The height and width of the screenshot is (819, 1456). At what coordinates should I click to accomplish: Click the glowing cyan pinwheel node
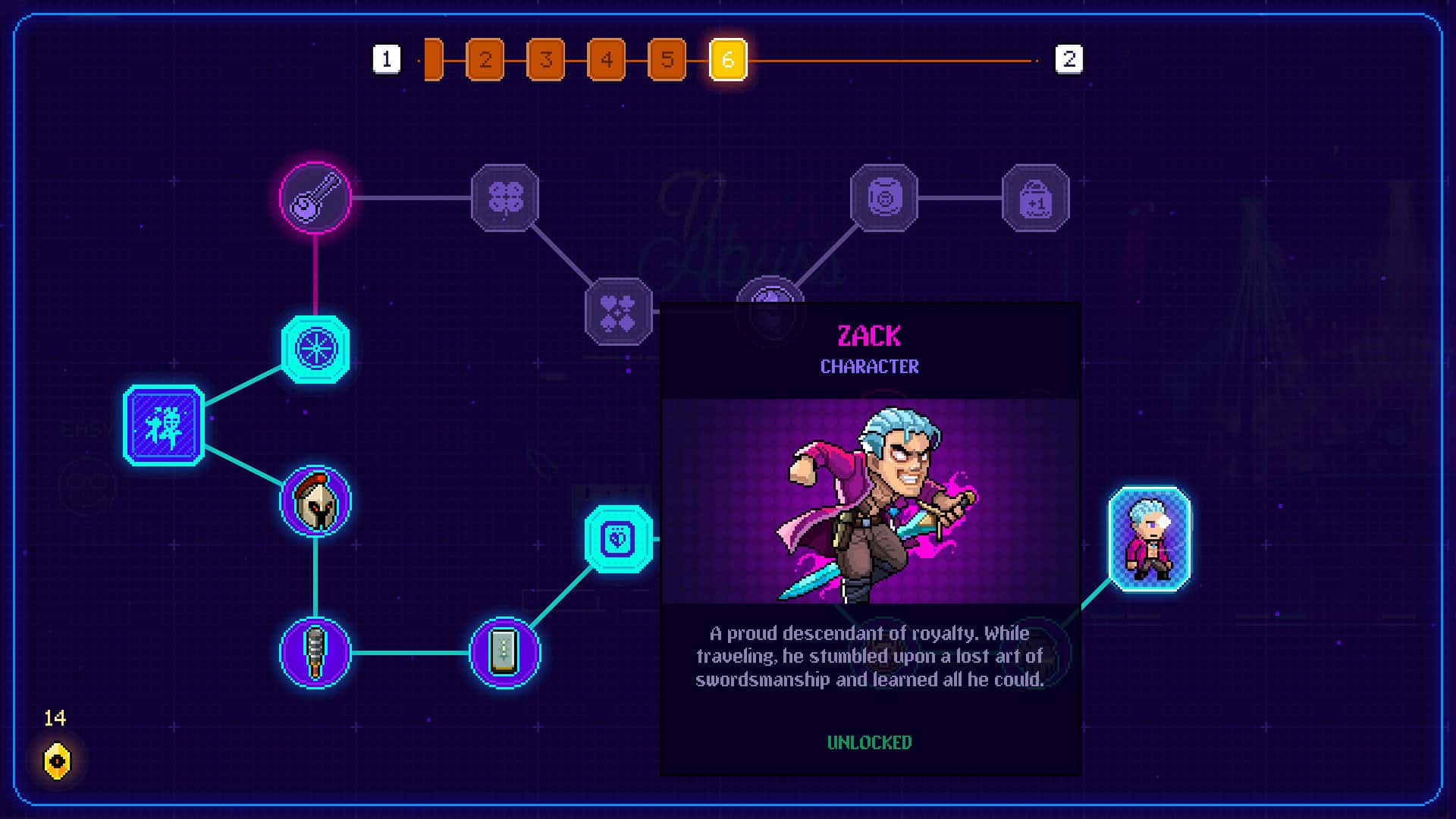tap(315, 347)
